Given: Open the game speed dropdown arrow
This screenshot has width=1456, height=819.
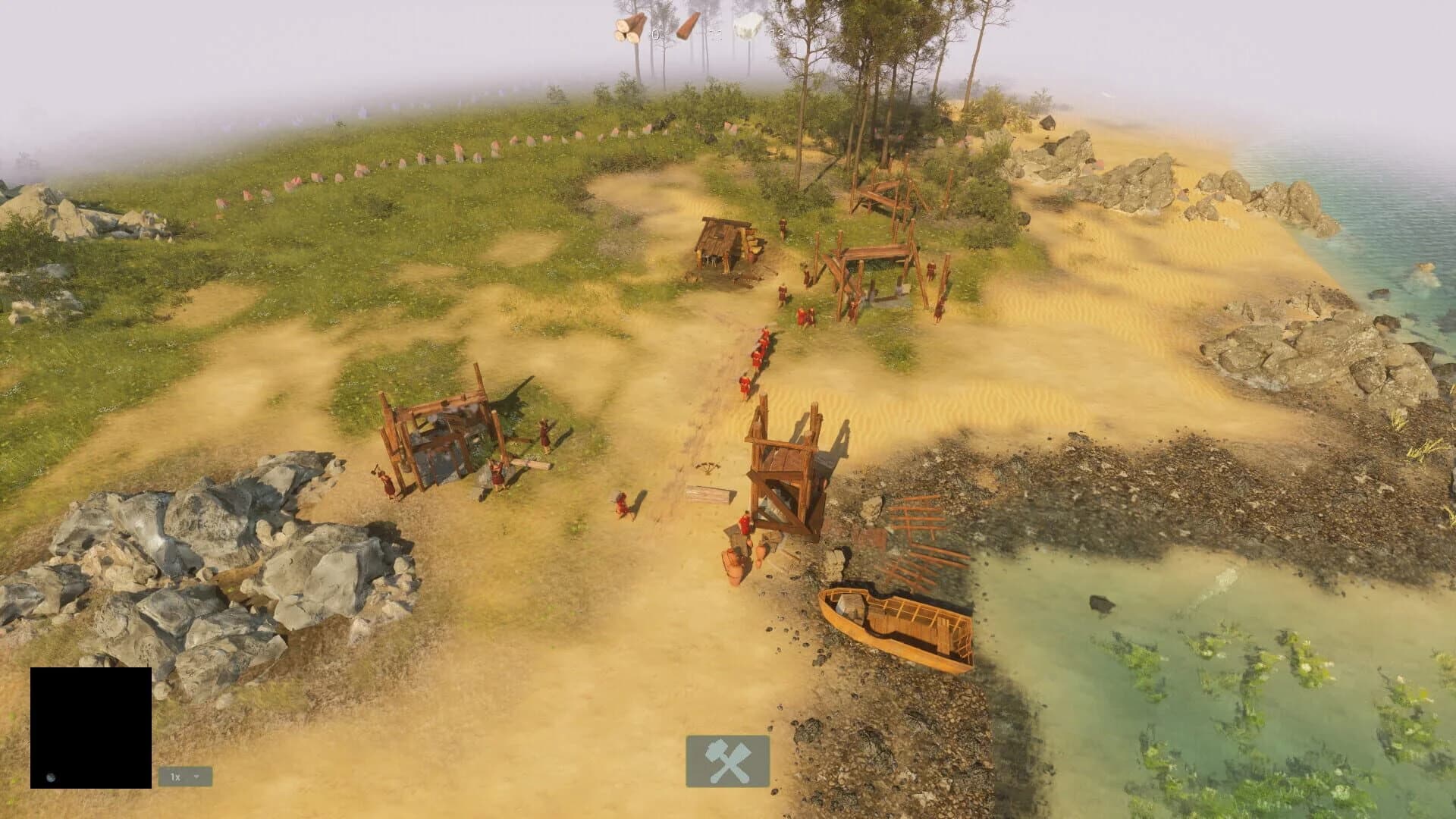Looking at the screenshot, I should click(x=197, y=777).
